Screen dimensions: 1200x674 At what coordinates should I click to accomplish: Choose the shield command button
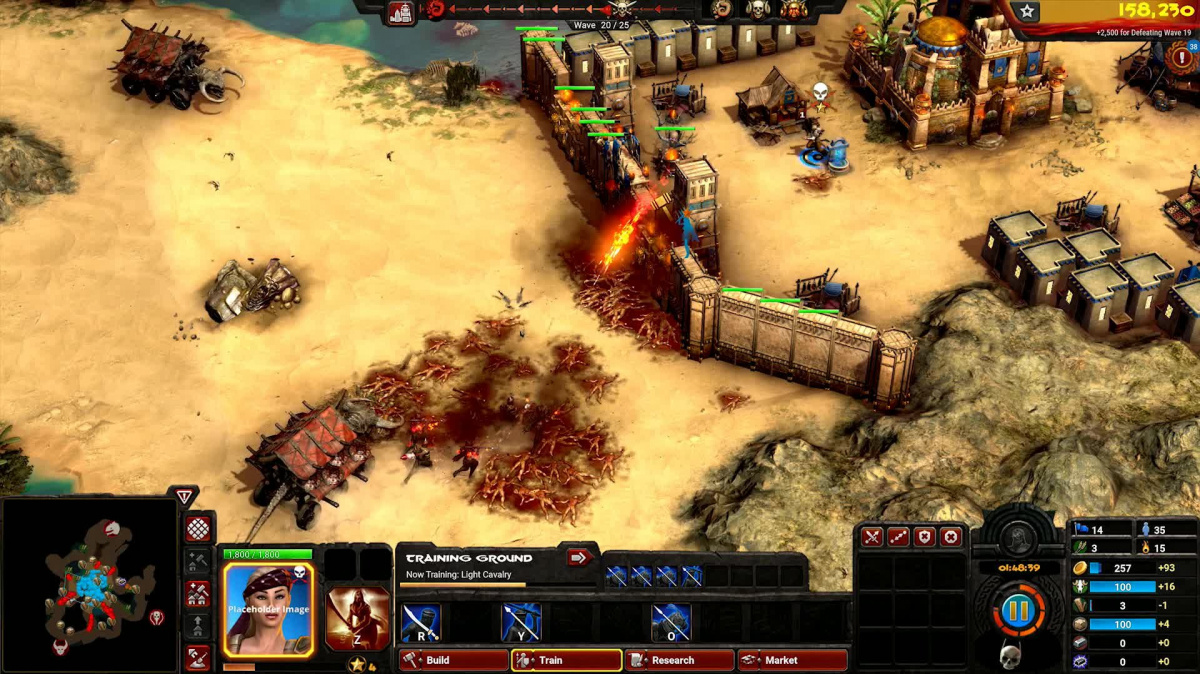coord(925,537)
